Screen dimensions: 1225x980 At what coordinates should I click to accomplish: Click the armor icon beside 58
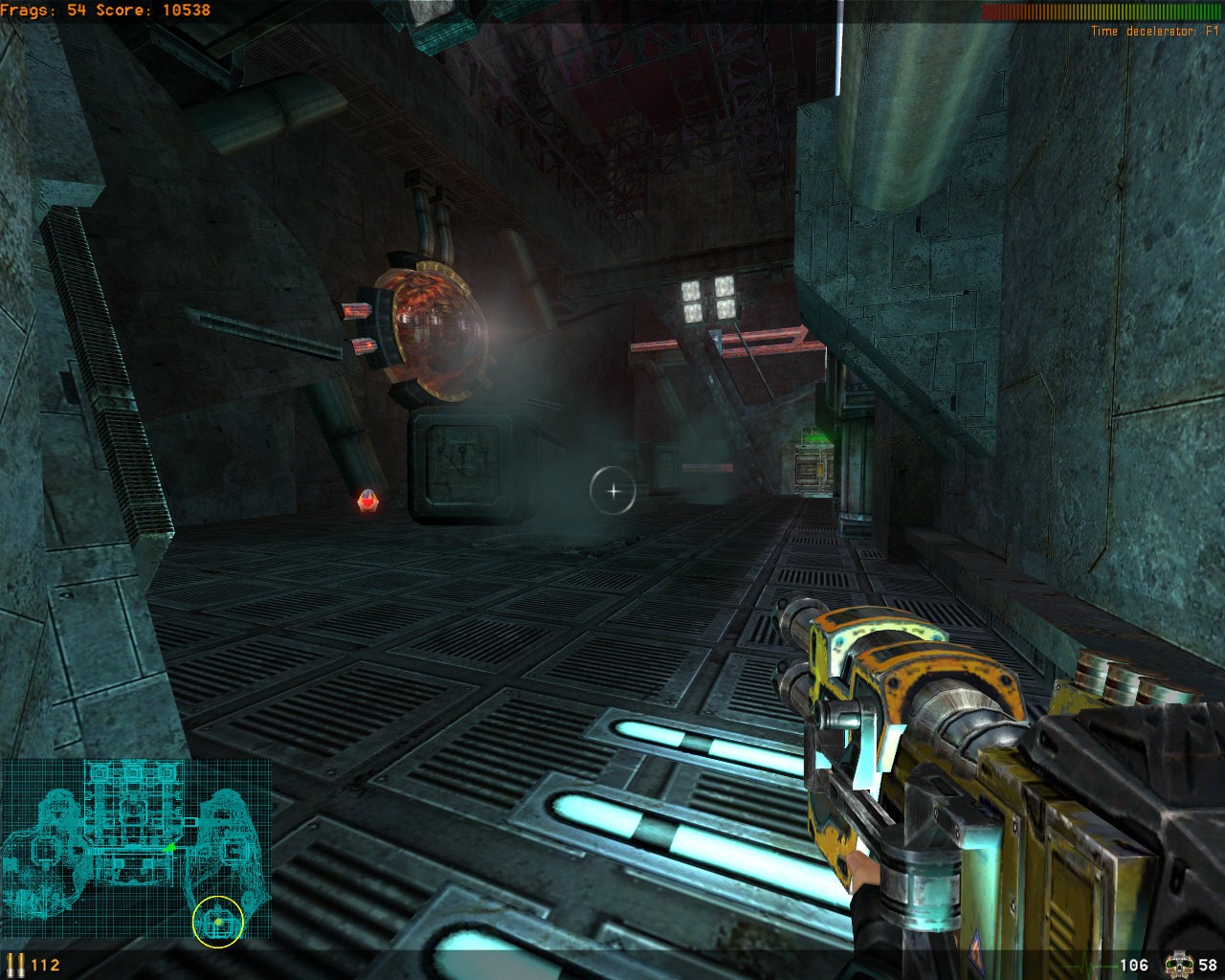[x=1178, y=964]
